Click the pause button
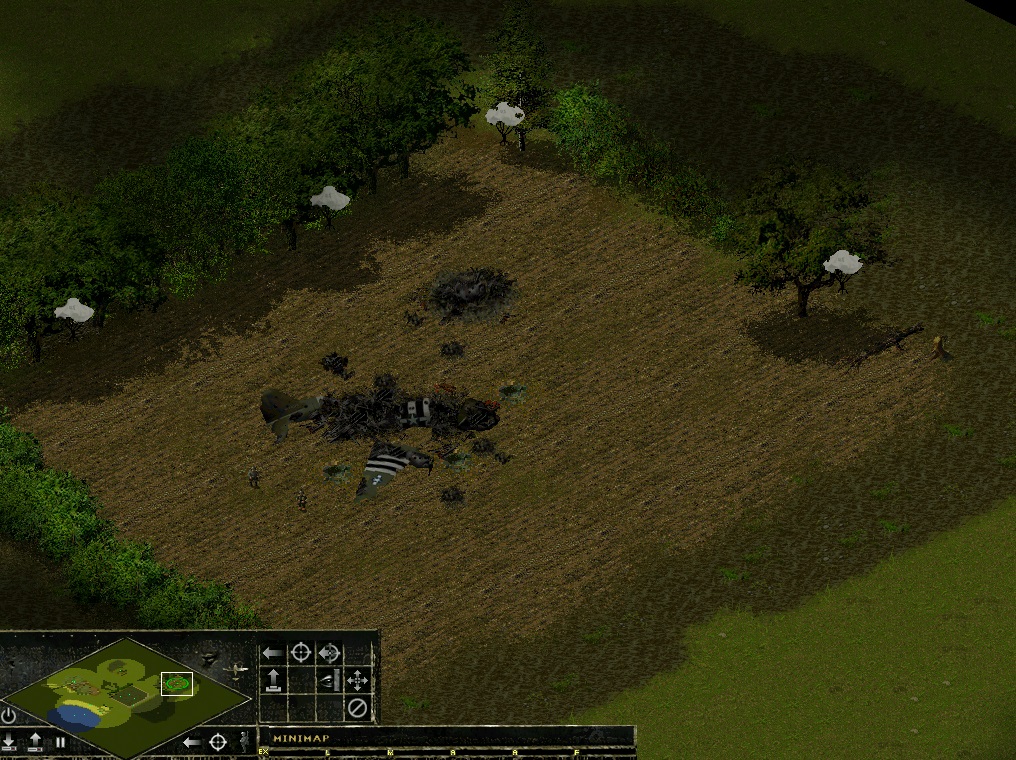Image resolution: width=1016 pixels, height=760 pixels. click(61, 742)
